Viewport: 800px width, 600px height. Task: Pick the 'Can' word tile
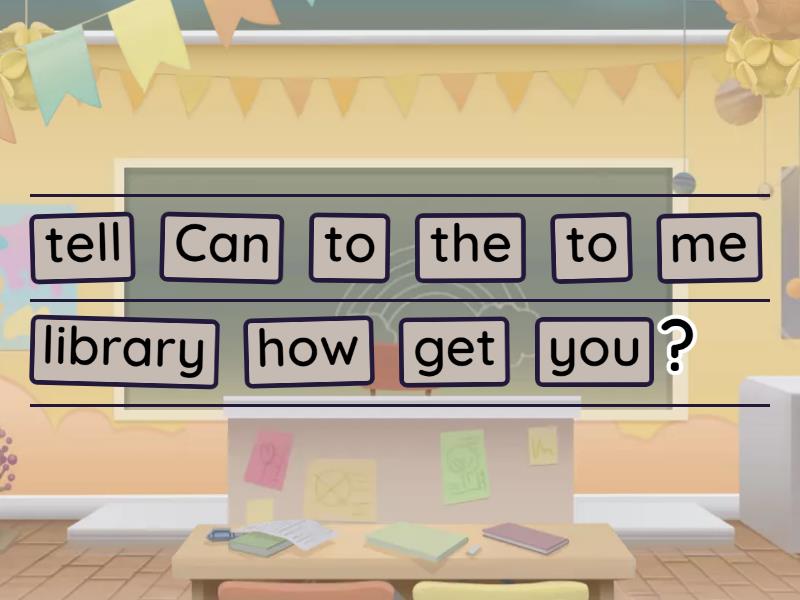221,246
